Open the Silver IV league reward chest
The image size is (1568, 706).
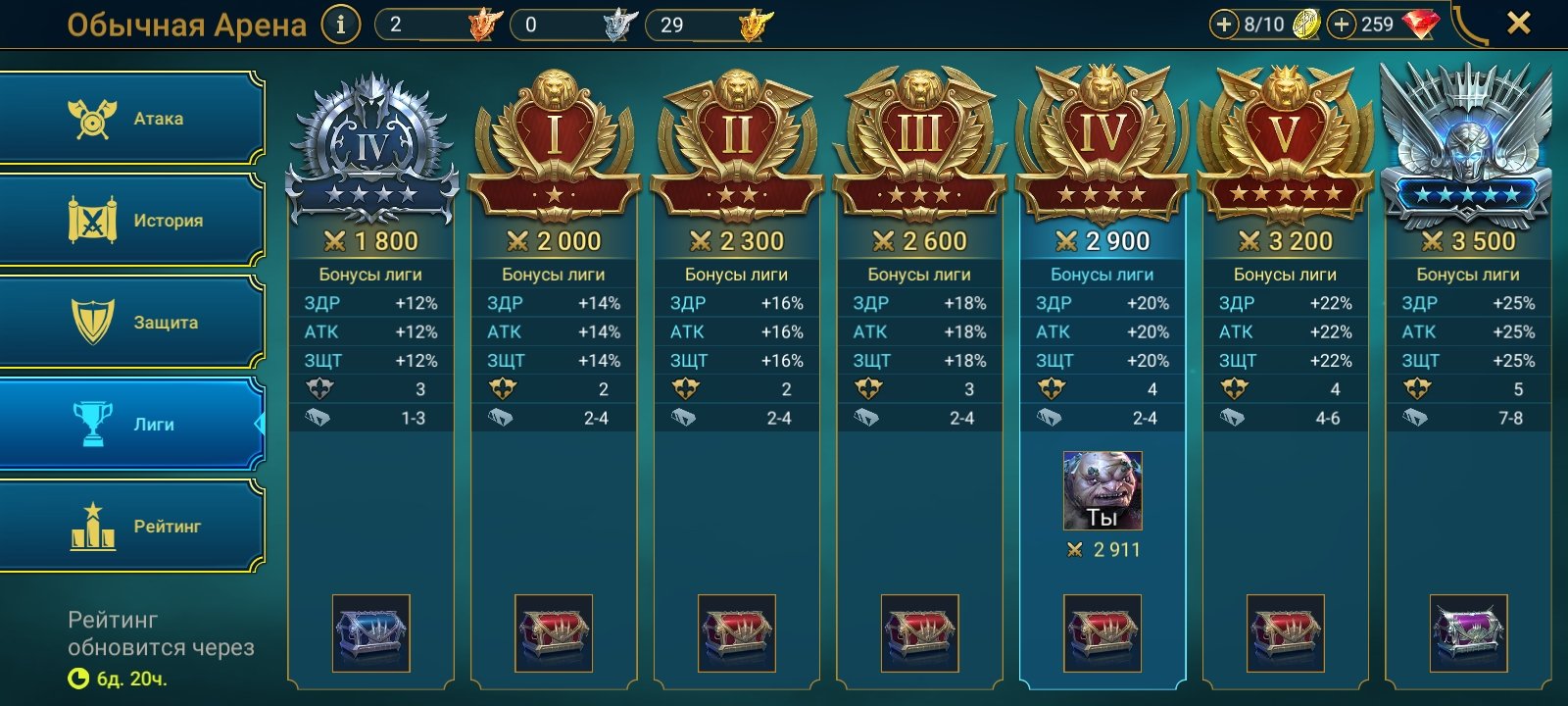click(370, 632)
